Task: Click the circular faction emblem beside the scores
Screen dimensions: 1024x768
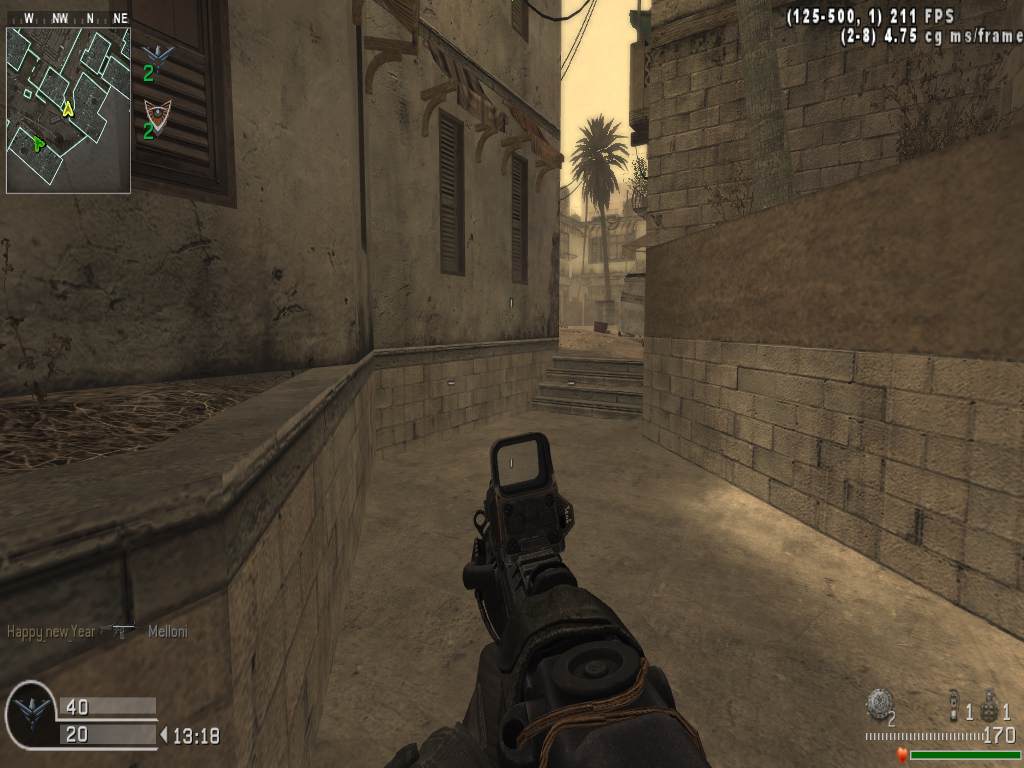Action: pyautogui.click(x=31, y=712)
